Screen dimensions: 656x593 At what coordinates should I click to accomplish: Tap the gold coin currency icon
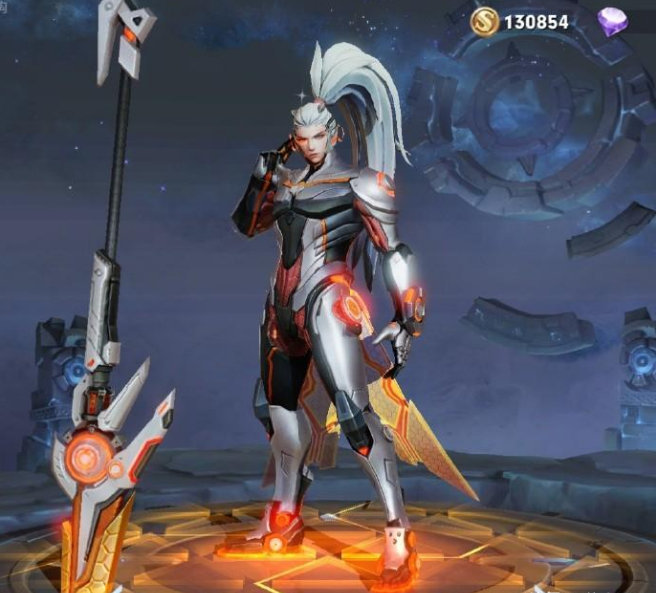[x=487, y=20]
